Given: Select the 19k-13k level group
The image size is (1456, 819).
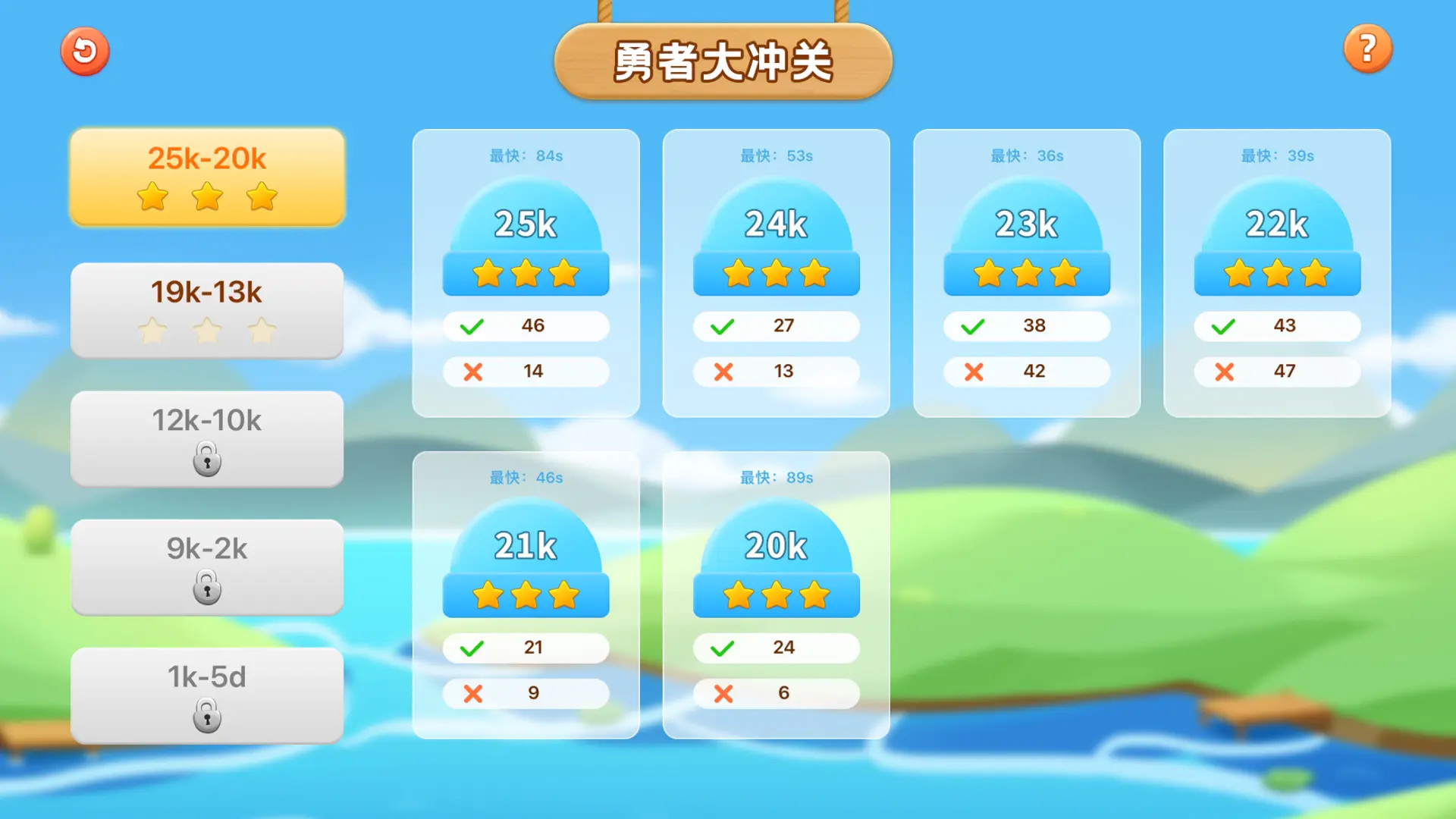Looking at the screenshot, I should click(206, 309).
